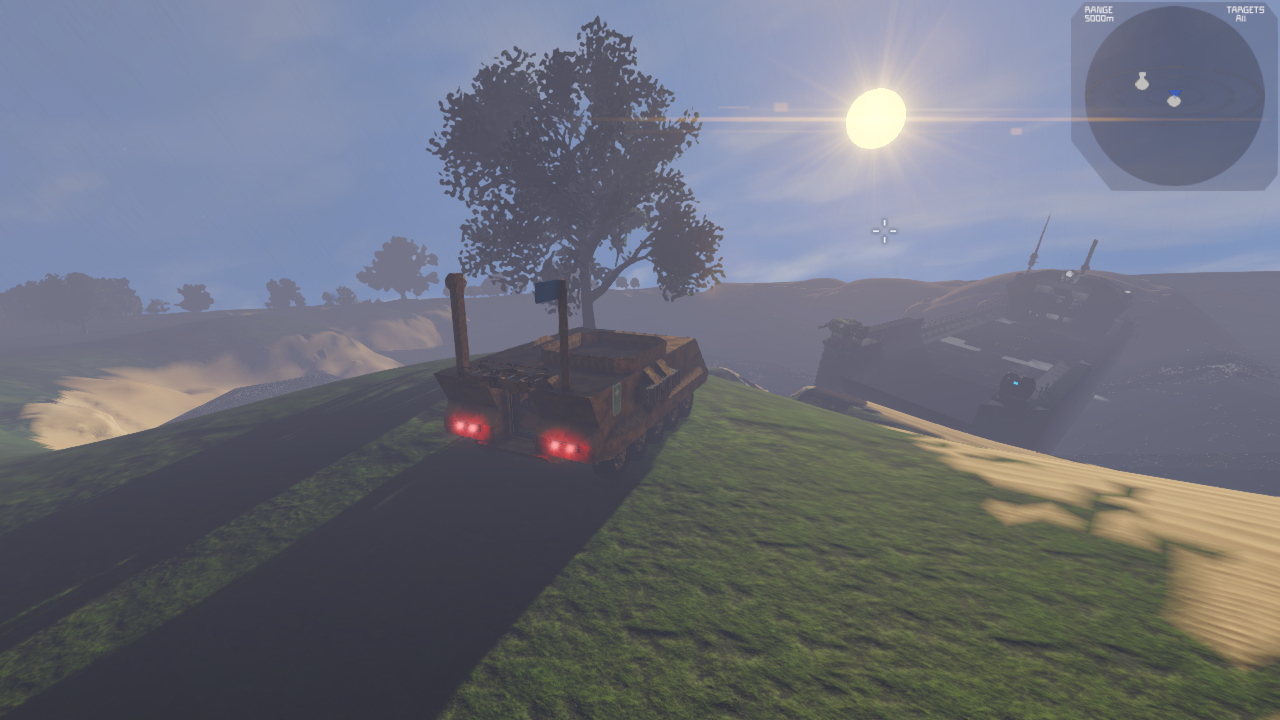Select the RANGE header on the minimap

click(x=1098, y=8)
